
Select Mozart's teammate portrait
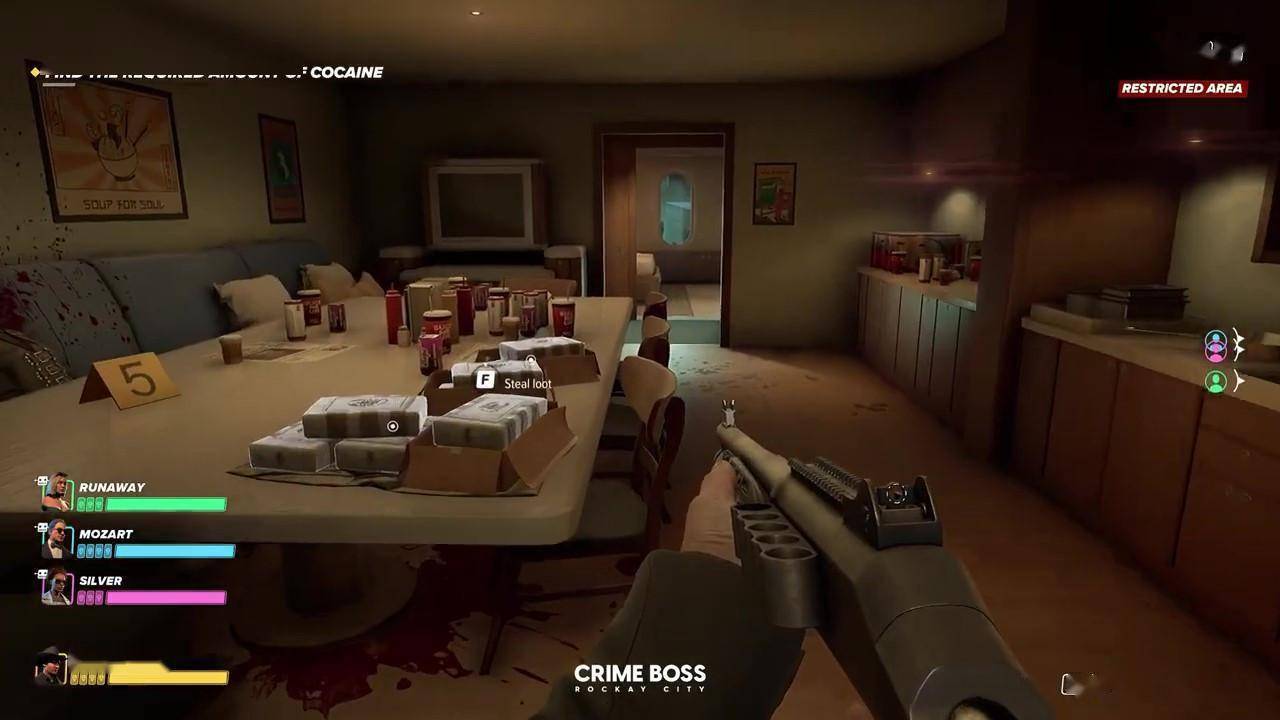[57, 541]
